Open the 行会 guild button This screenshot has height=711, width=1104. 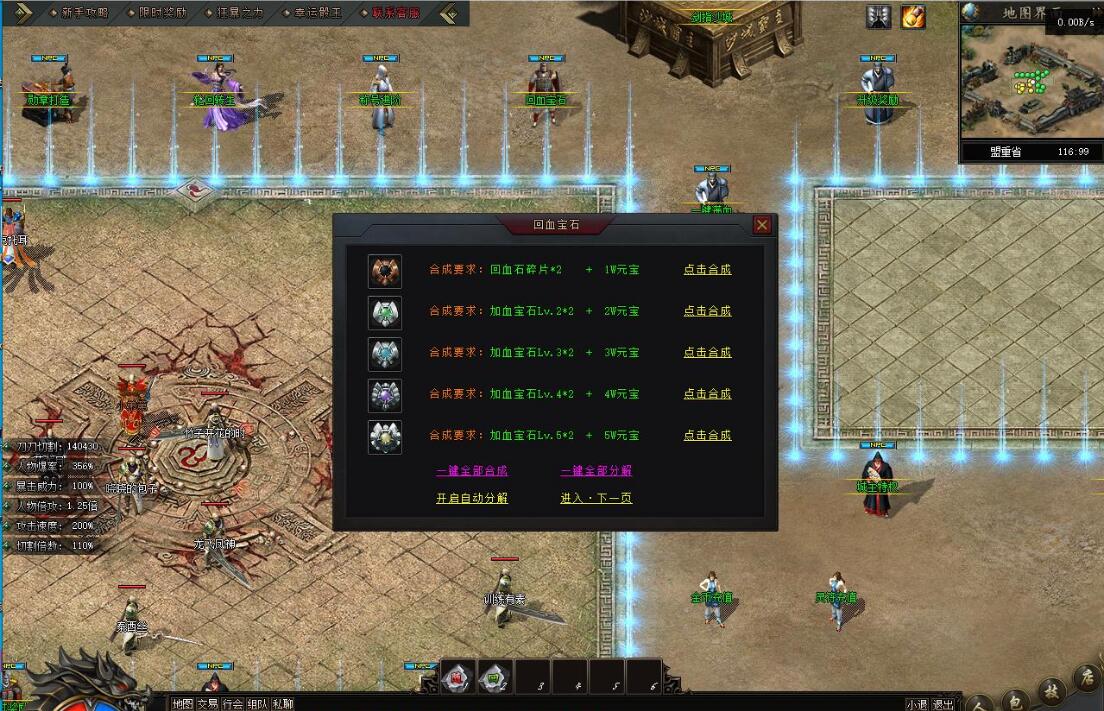pyautogui.click(x=233, y=703)
